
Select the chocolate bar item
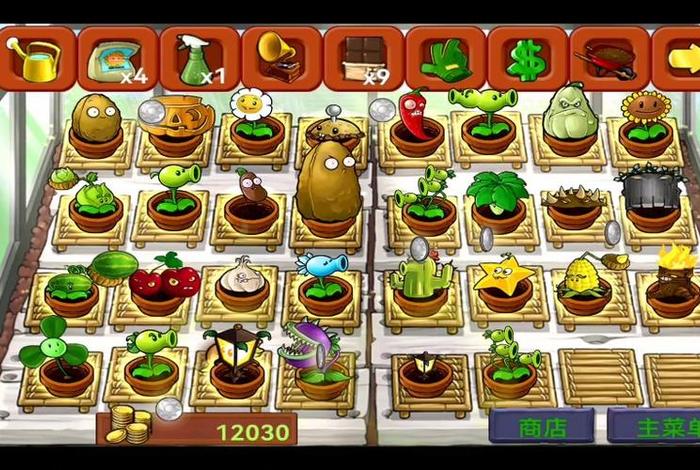363,58
